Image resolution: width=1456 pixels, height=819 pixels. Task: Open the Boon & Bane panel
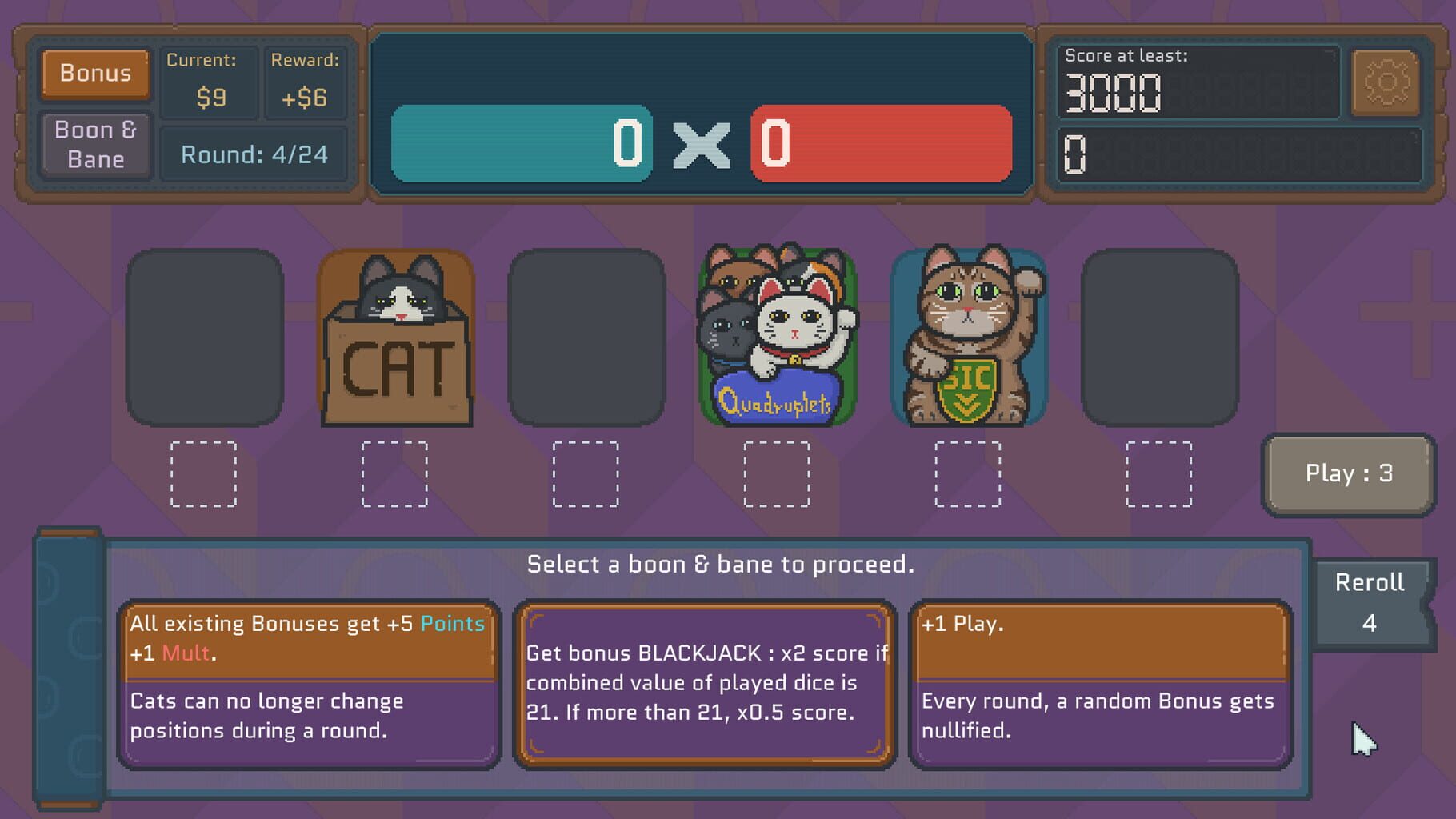(94, 143)
